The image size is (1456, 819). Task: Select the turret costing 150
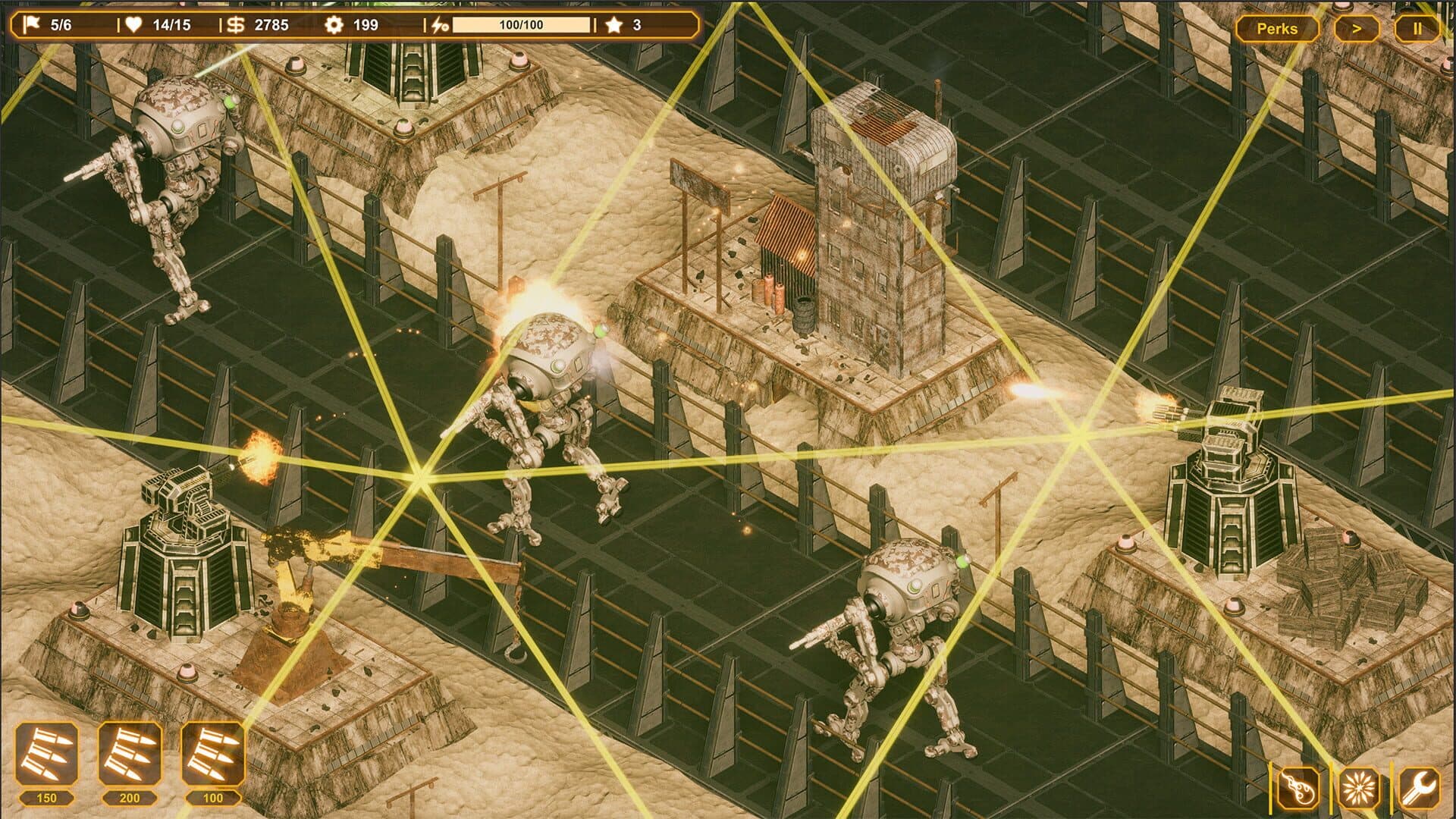[47, 755]
